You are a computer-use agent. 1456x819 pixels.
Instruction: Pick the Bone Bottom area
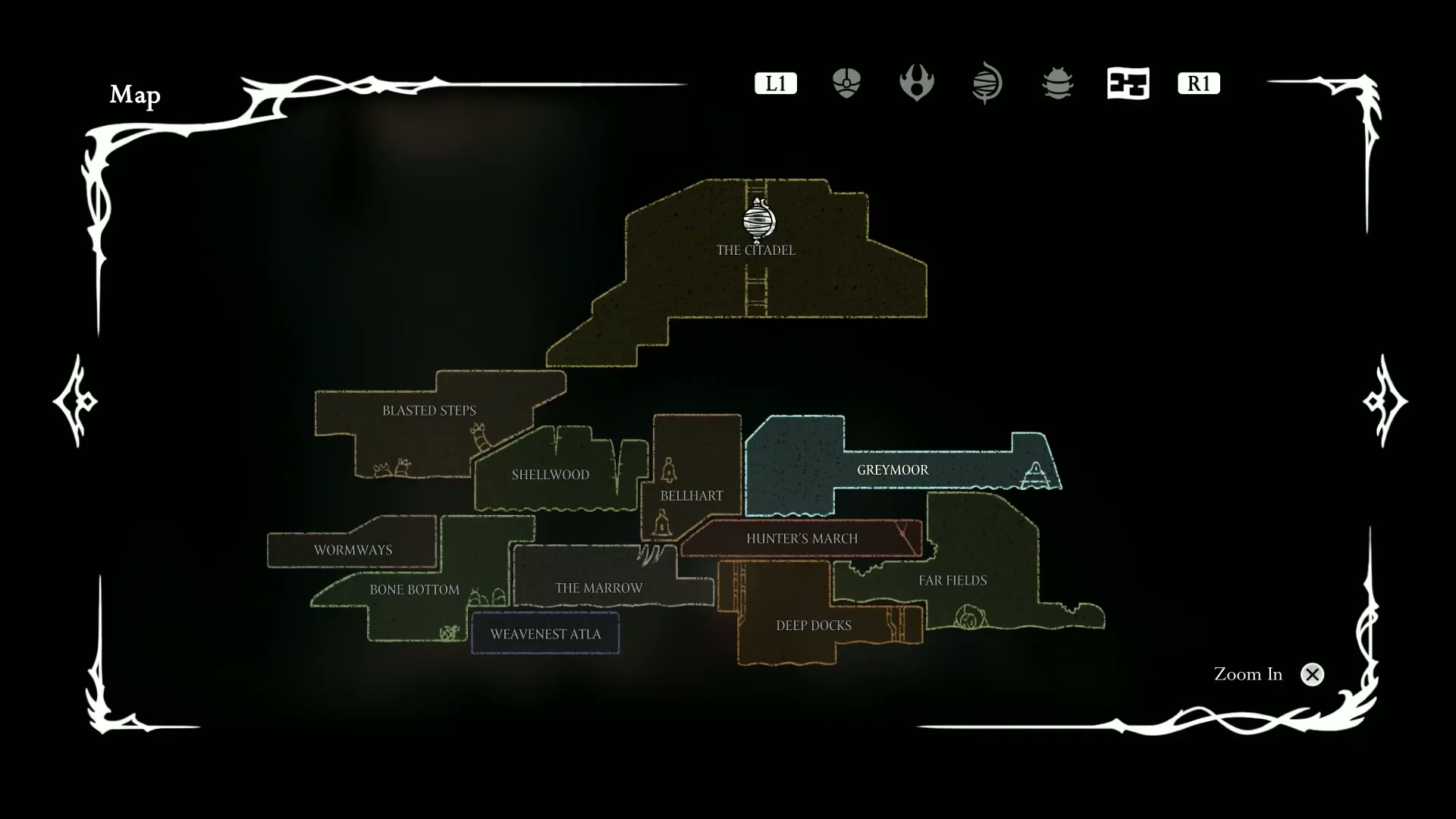pos(414,590)
